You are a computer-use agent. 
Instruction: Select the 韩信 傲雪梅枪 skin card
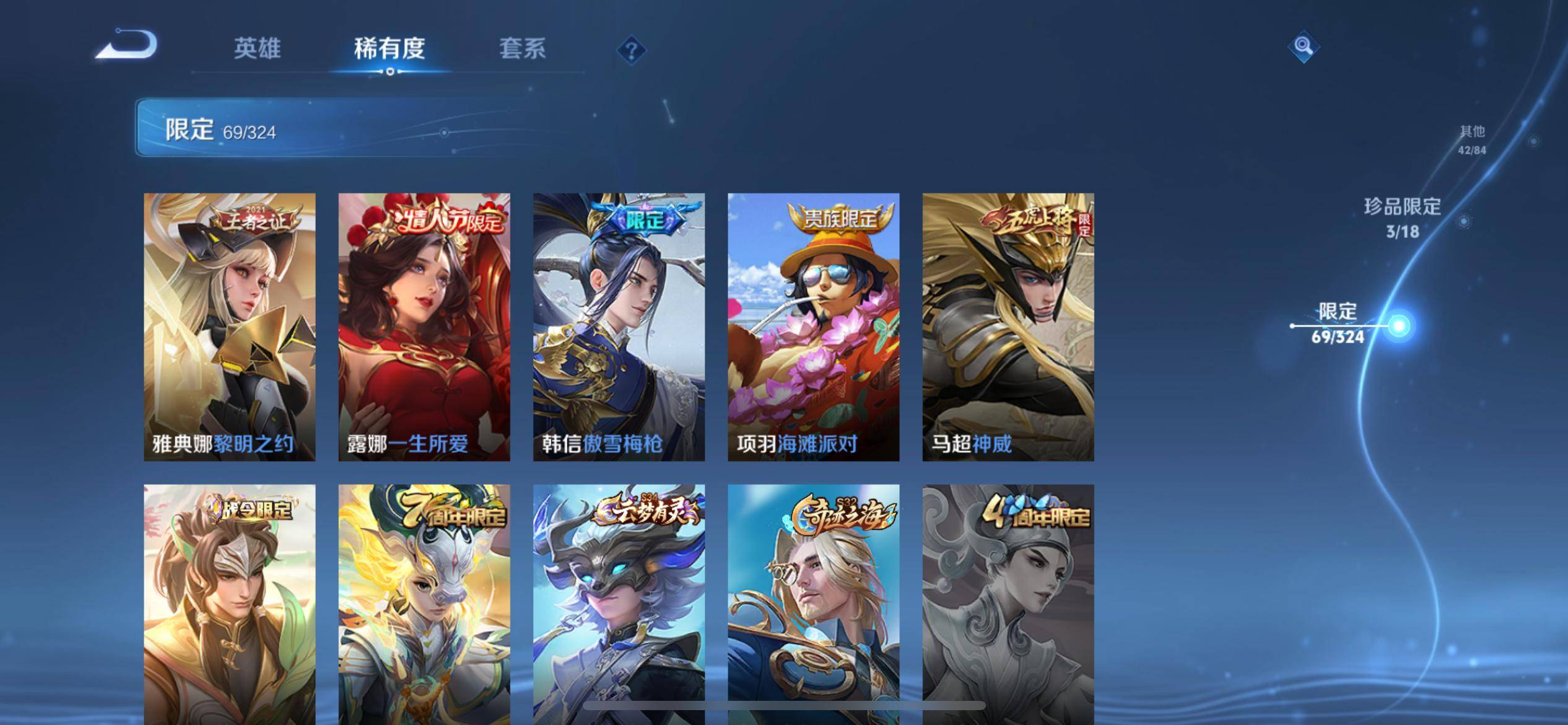[x=619, y=327]
